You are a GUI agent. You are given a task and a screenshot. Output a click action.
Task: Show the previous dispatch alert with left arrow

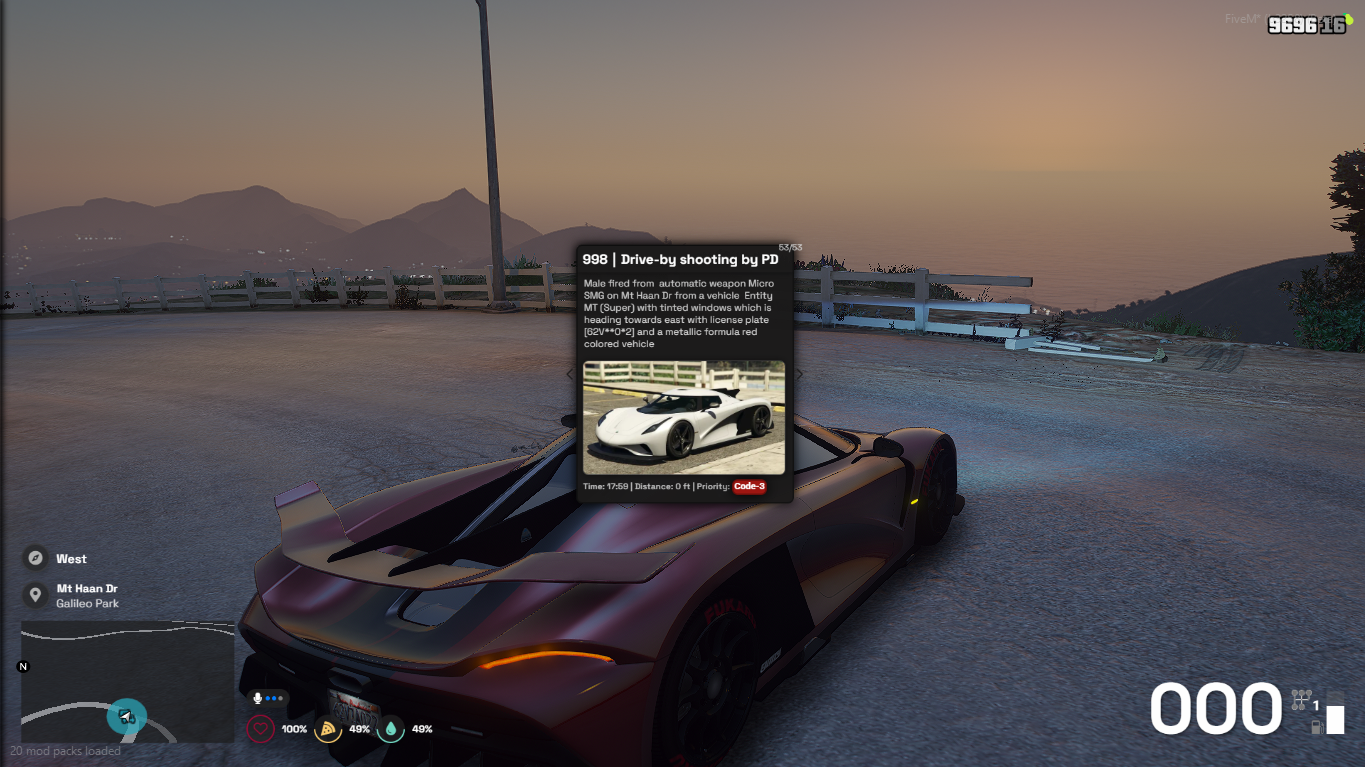tap(570, 374)
